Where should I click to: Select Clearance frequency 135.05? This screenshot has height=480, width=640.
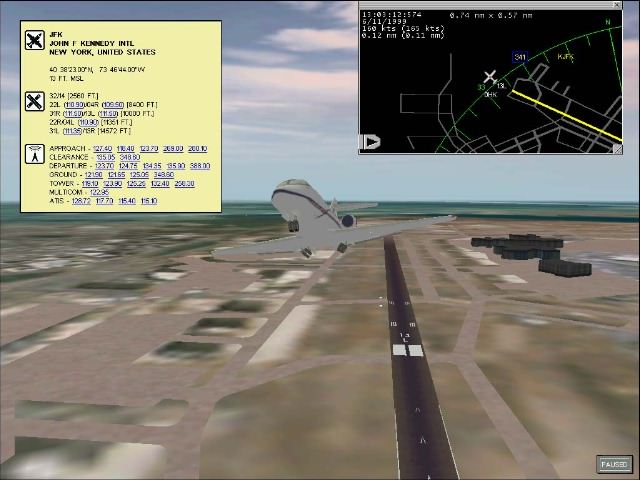[105, 157]
